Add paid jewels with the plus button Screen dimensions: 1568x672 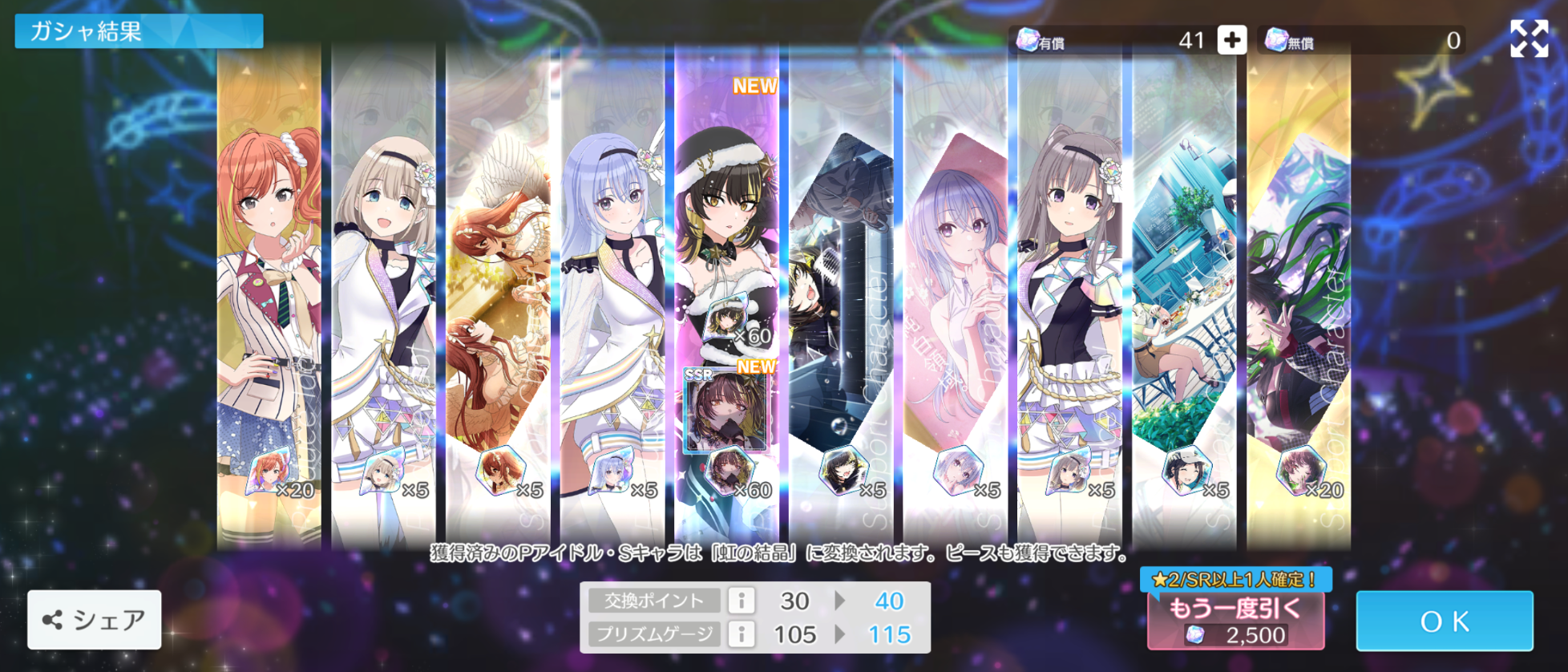point(1231,40)
